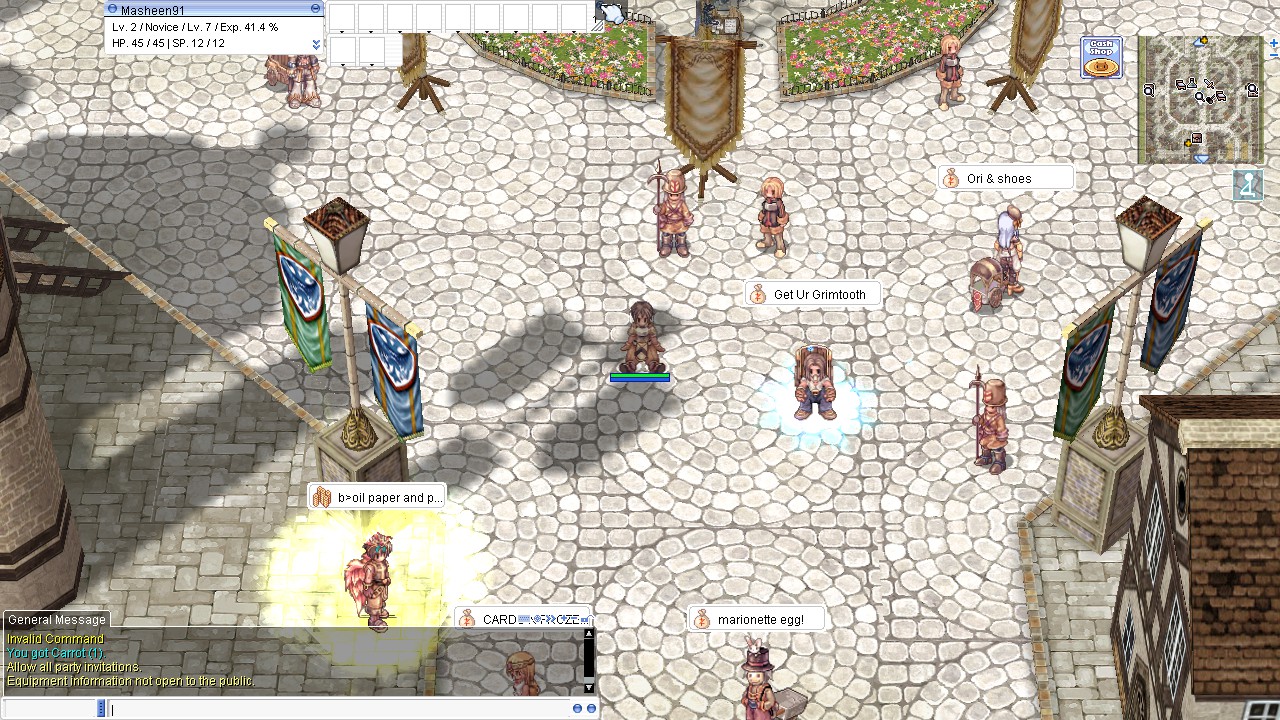Click the right round chat option icon
1280x720 pixels.
click(591, 708)
